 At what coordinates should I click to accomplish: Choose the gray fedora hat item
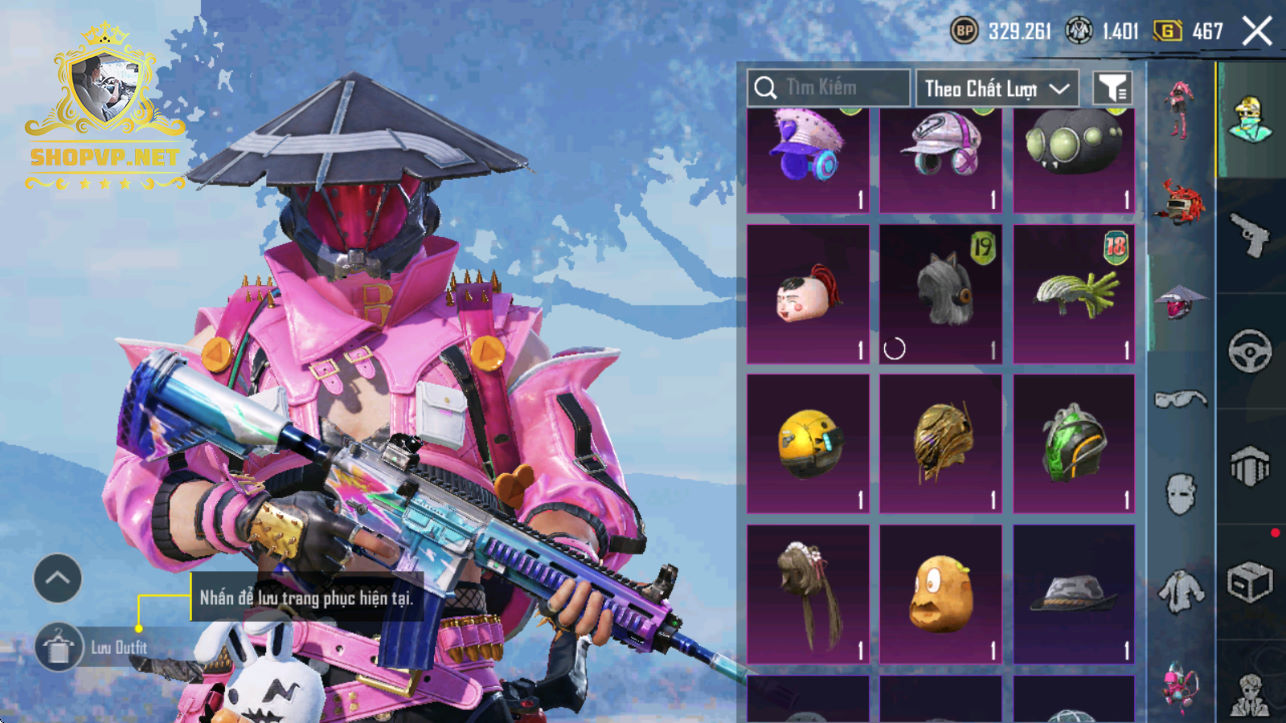coord(1074,594)
